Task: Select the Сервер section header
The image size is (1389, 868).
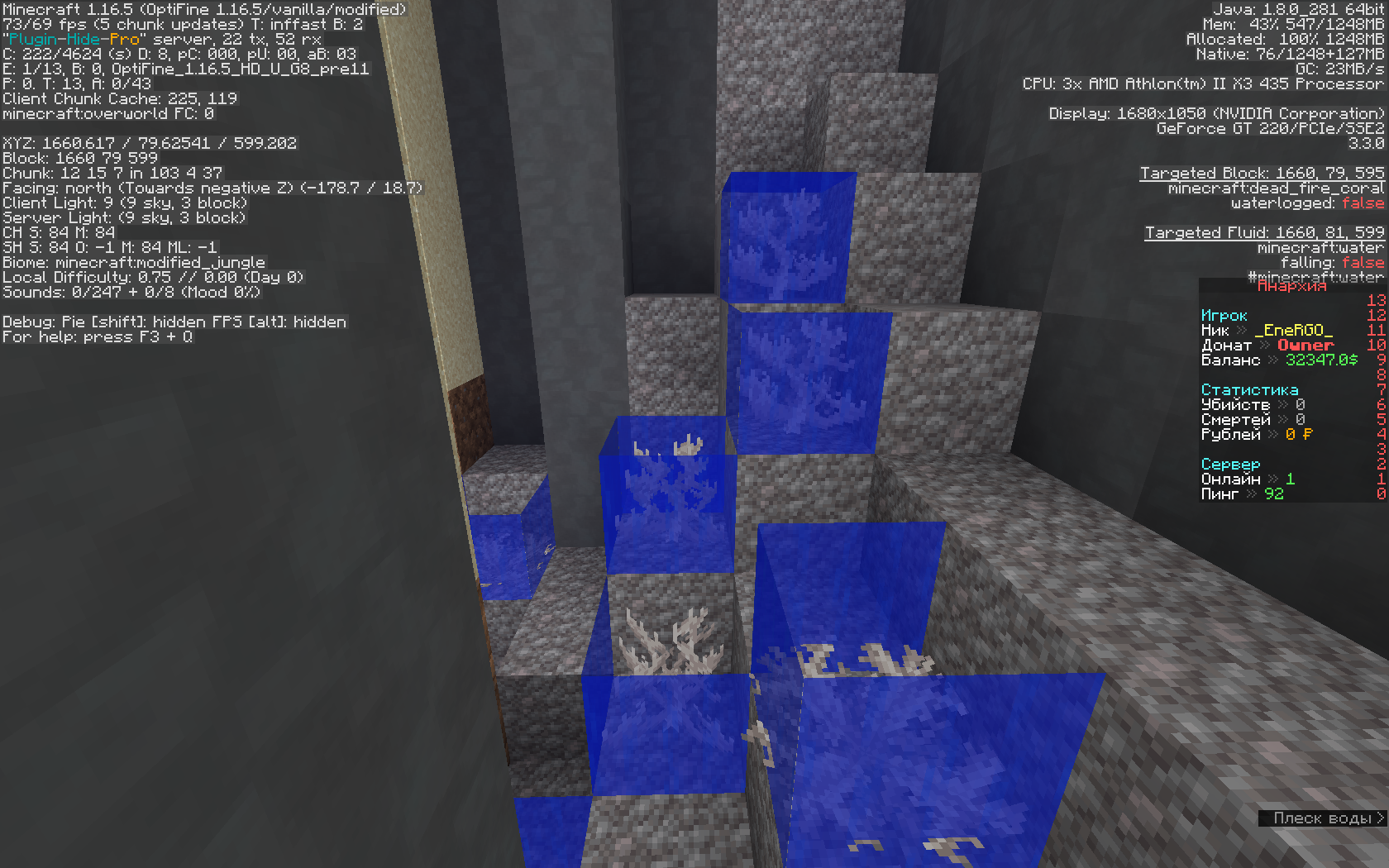Action: tap(1230, 464)
